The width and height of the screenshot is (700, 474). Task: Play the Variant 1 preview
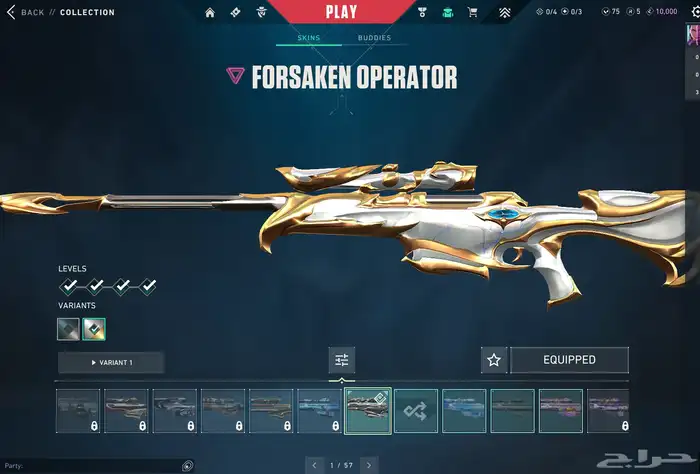pyautogui.click(x=111, y=361)
